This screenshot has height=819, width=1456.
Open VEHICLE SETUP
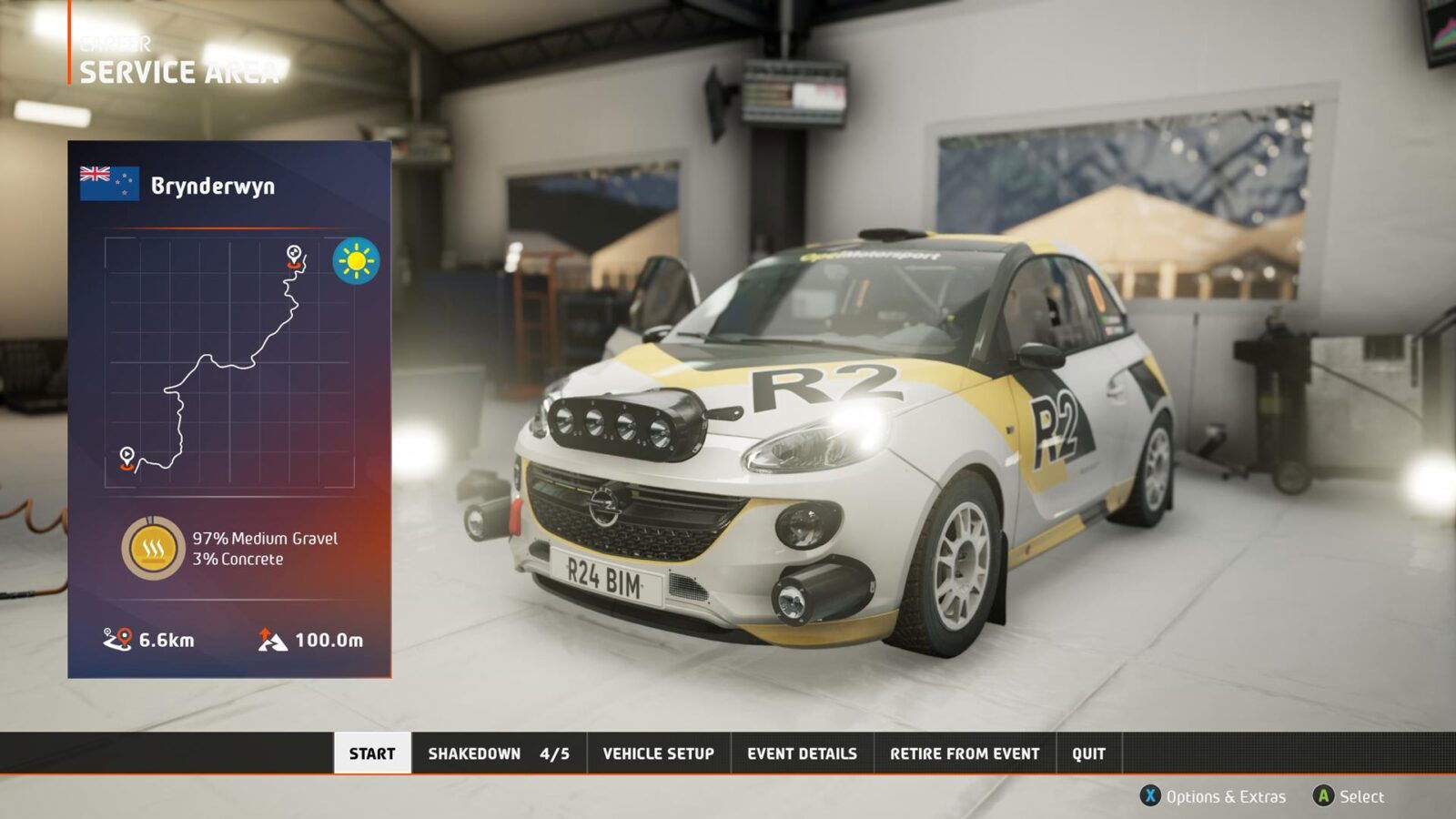pyautogui.click(x=657, y=753)
